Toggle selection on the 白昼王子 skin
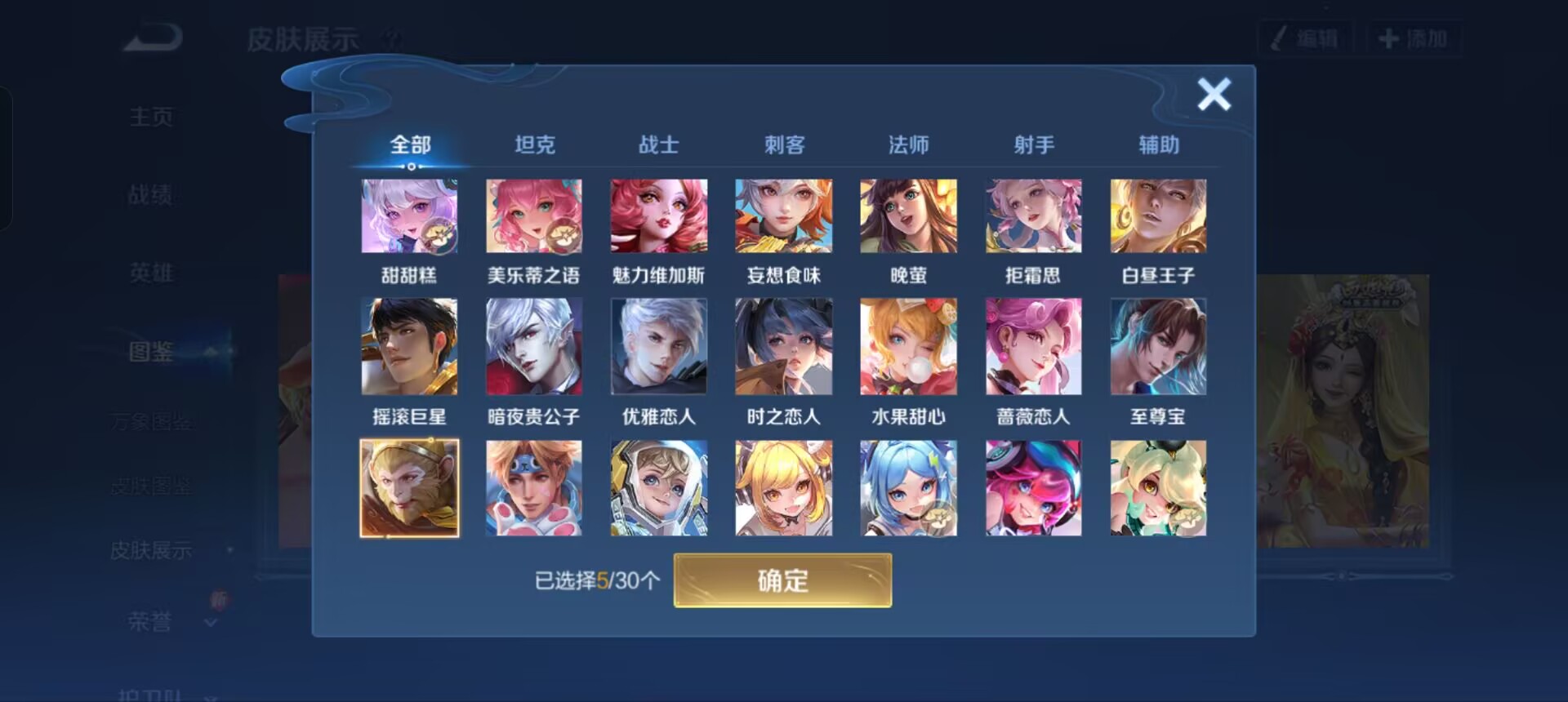The image size is (1568, 702). (1158, 215)
